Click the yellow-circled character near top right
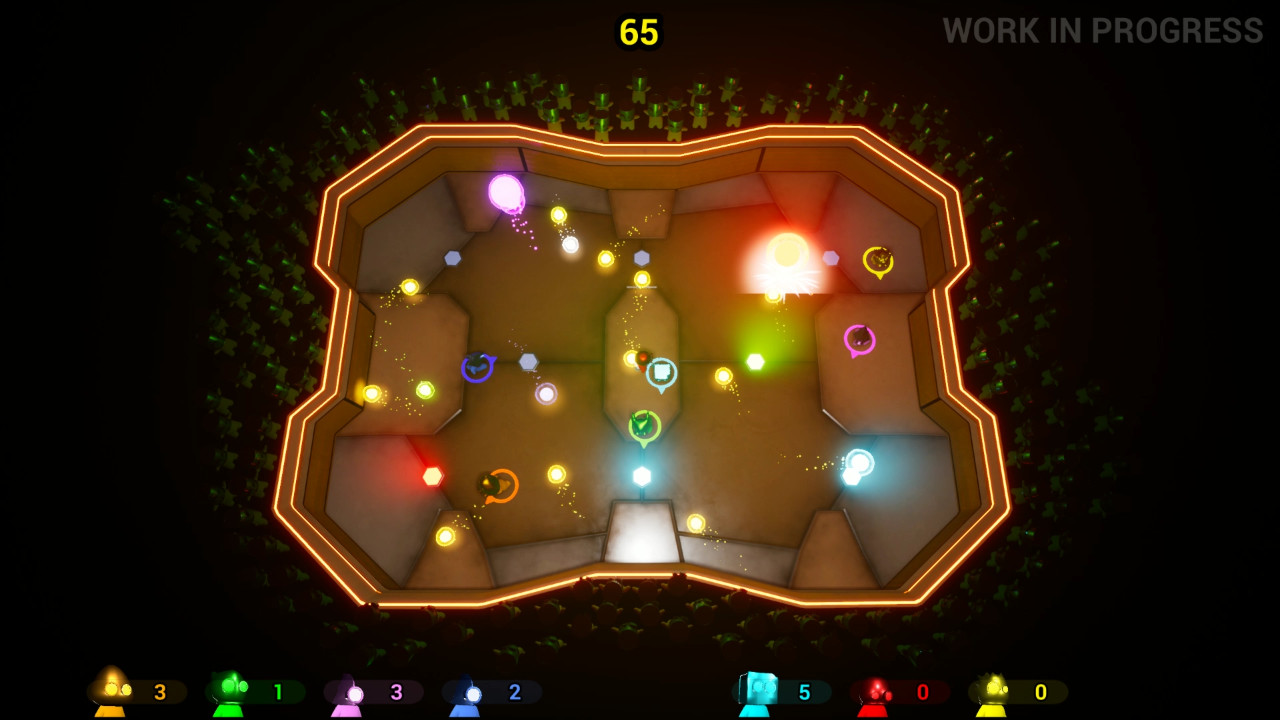 pyautogui.click(x=878, y=258)
